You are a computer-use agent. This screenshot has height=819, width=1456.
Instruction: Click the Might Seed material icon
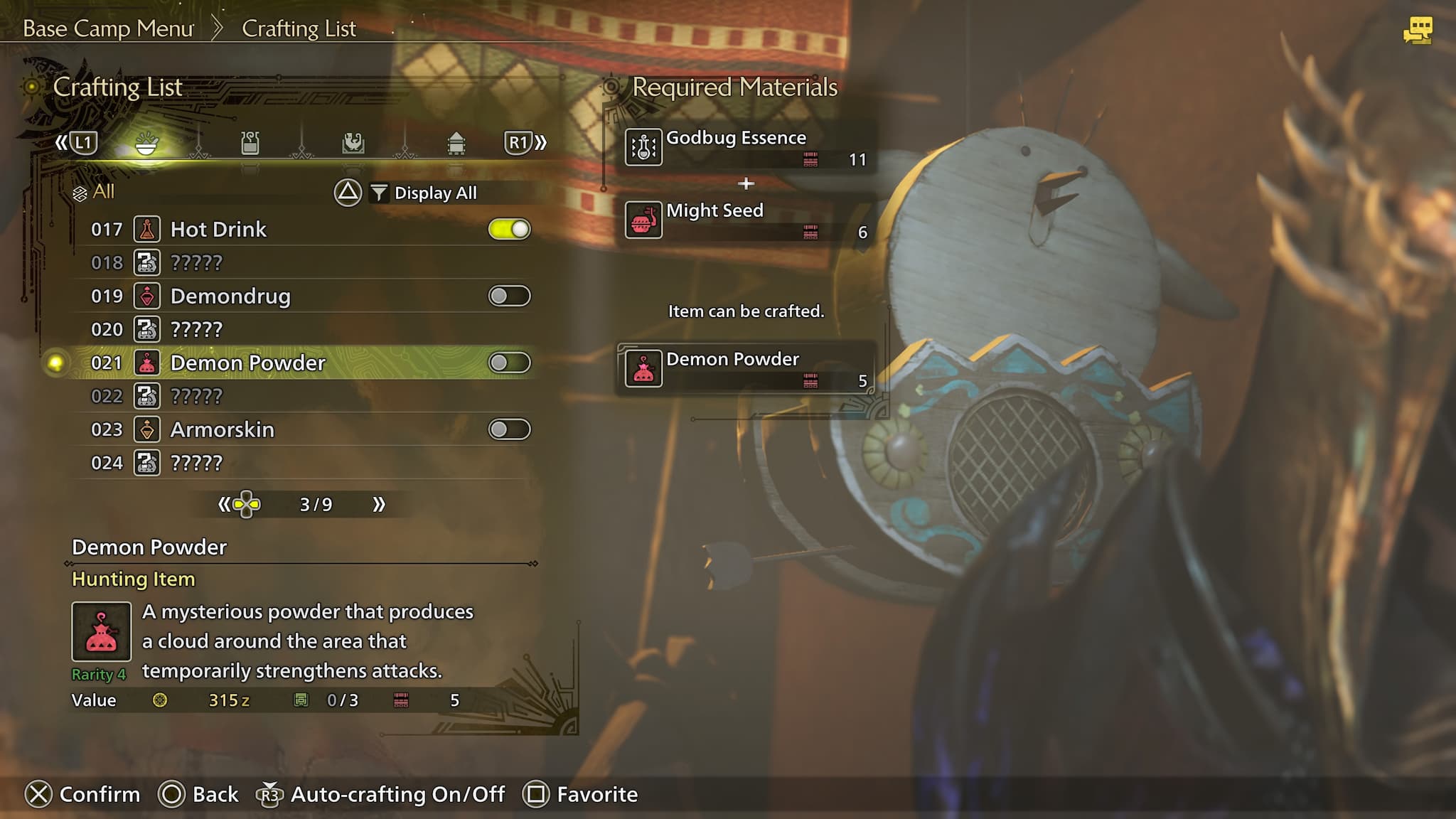coord(644,220)
